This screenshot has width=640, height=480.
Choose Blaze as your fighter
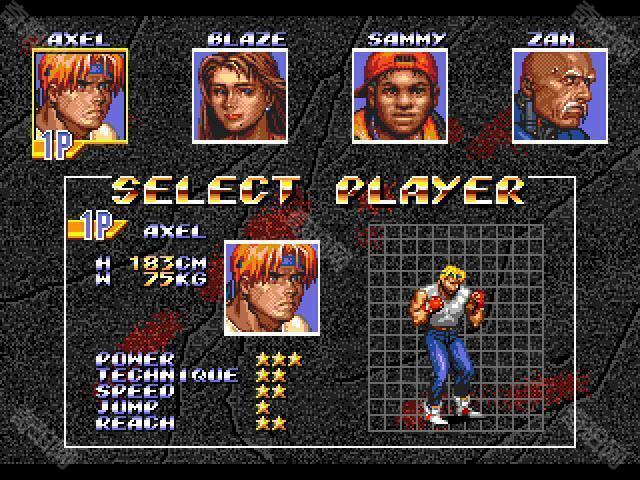(240, 96)
